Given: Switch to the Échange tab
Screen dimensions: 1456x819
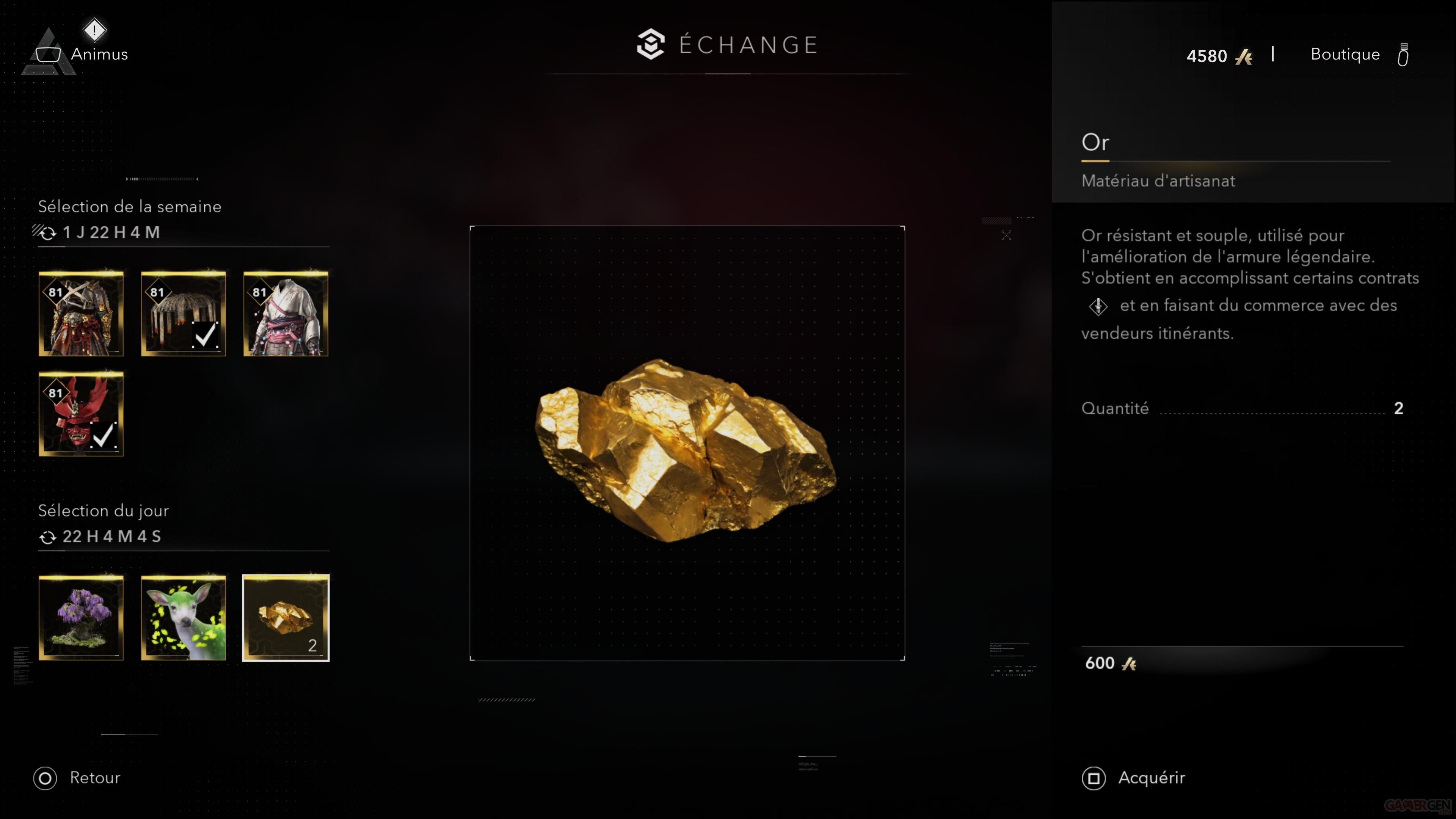Looking at the screenshot, I should 728,45.
